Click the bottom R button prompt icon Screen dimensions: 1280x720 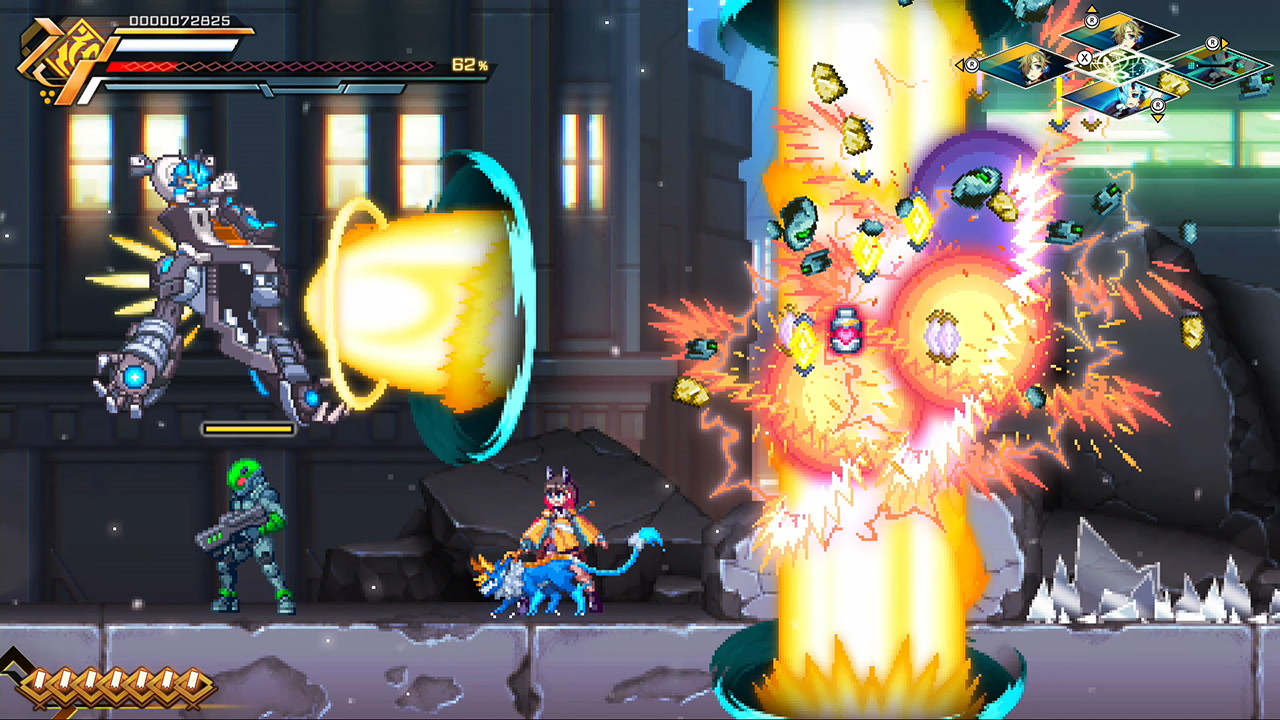[x=1156, y=105]
